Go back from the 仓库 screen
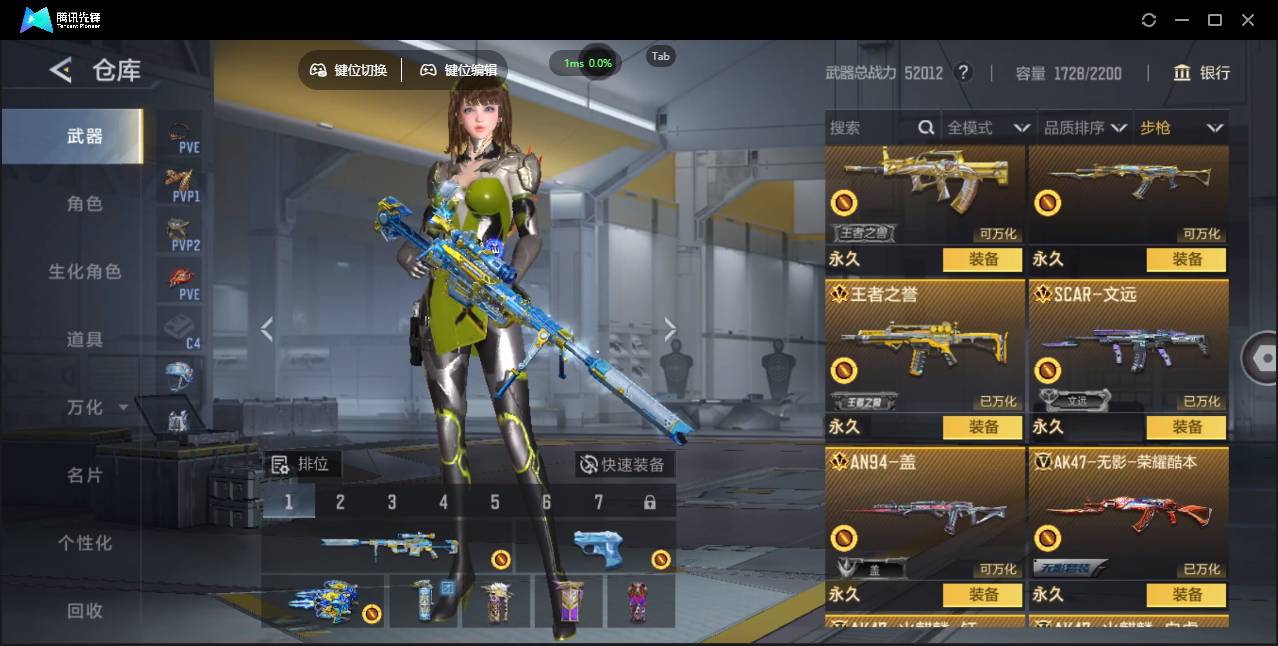This screenshot has height=646, width=1278. [x=61, y=70]
